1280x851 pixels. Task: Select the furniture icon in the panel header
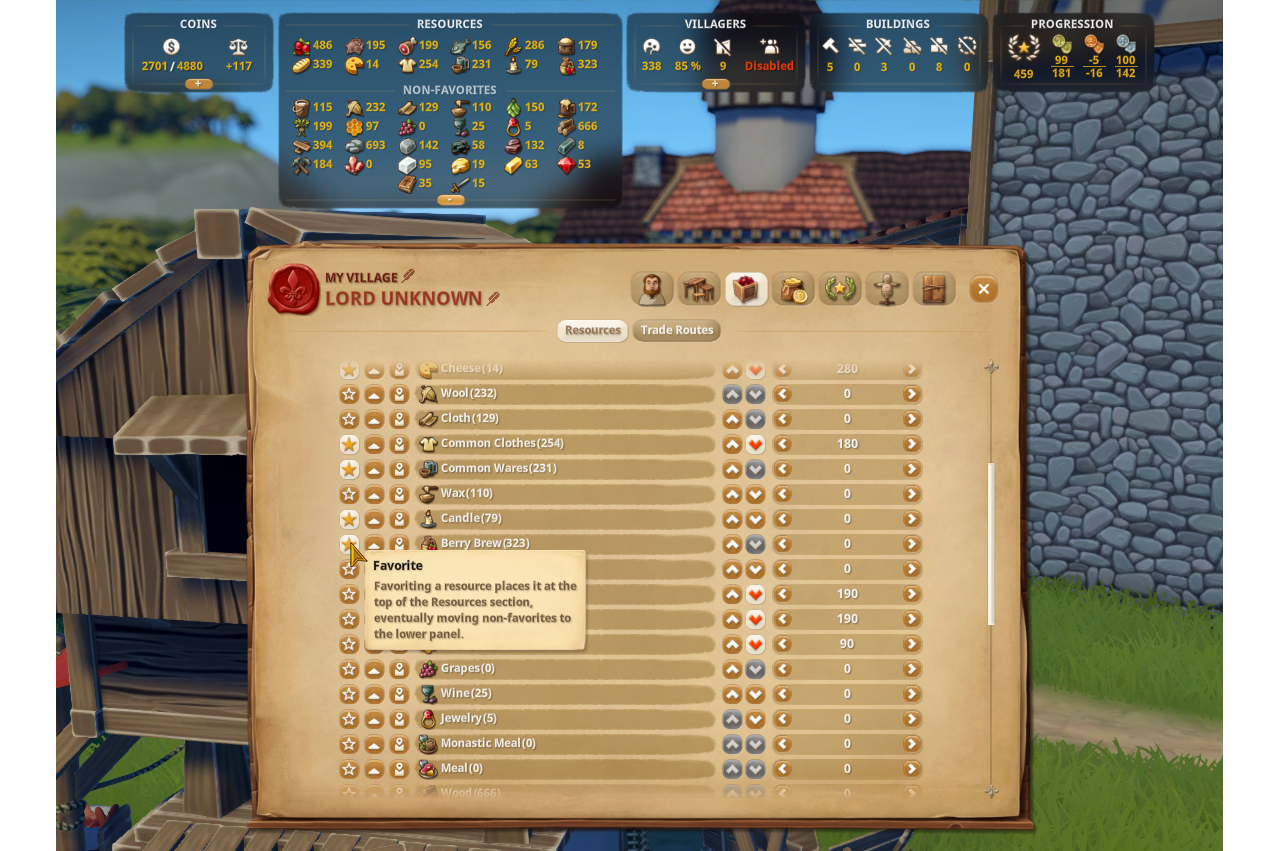click(x=699, y=288)
